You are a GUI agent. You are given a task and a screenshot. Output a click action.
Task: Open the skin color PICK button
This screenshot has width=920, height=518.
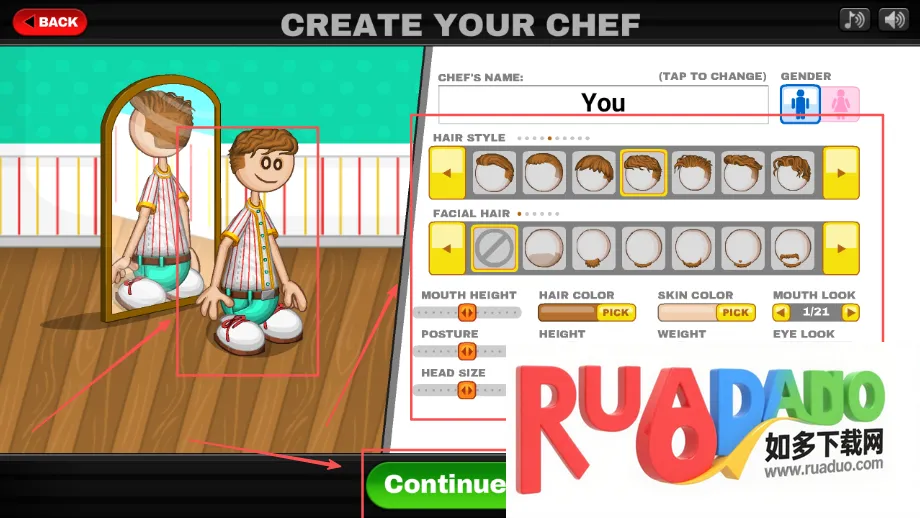(735, 312)
